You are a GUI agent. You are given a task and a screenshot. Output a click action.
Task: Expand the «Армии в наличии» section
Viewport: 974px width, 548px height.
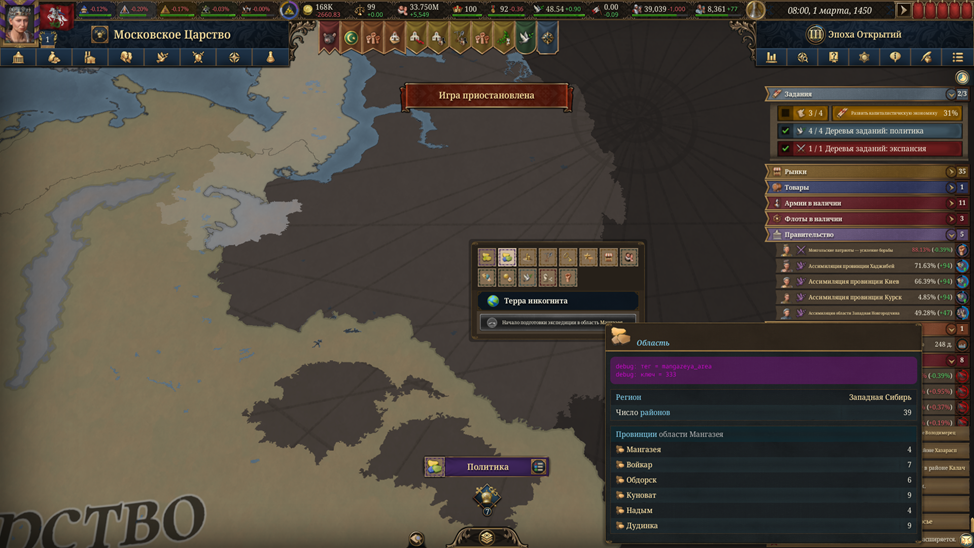coord(951,203)
